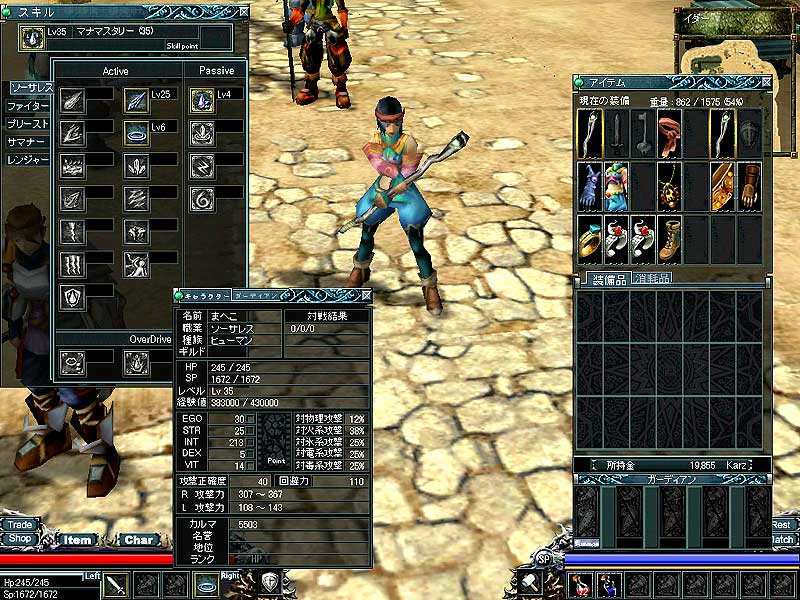Open the Trade button

point(18,524)
